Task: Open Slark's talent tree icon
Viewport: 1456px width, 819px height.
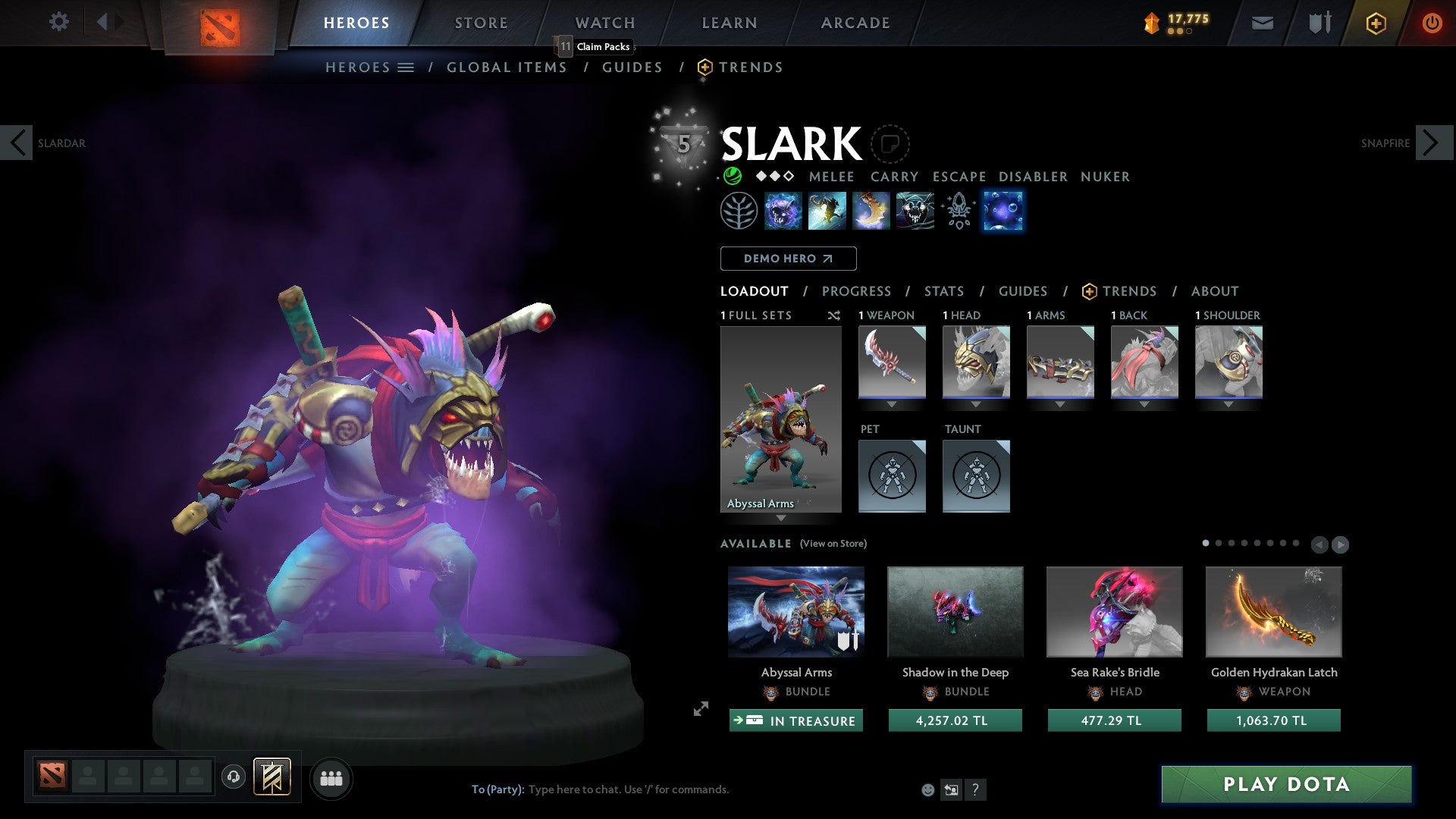Action: pos(738,211)
